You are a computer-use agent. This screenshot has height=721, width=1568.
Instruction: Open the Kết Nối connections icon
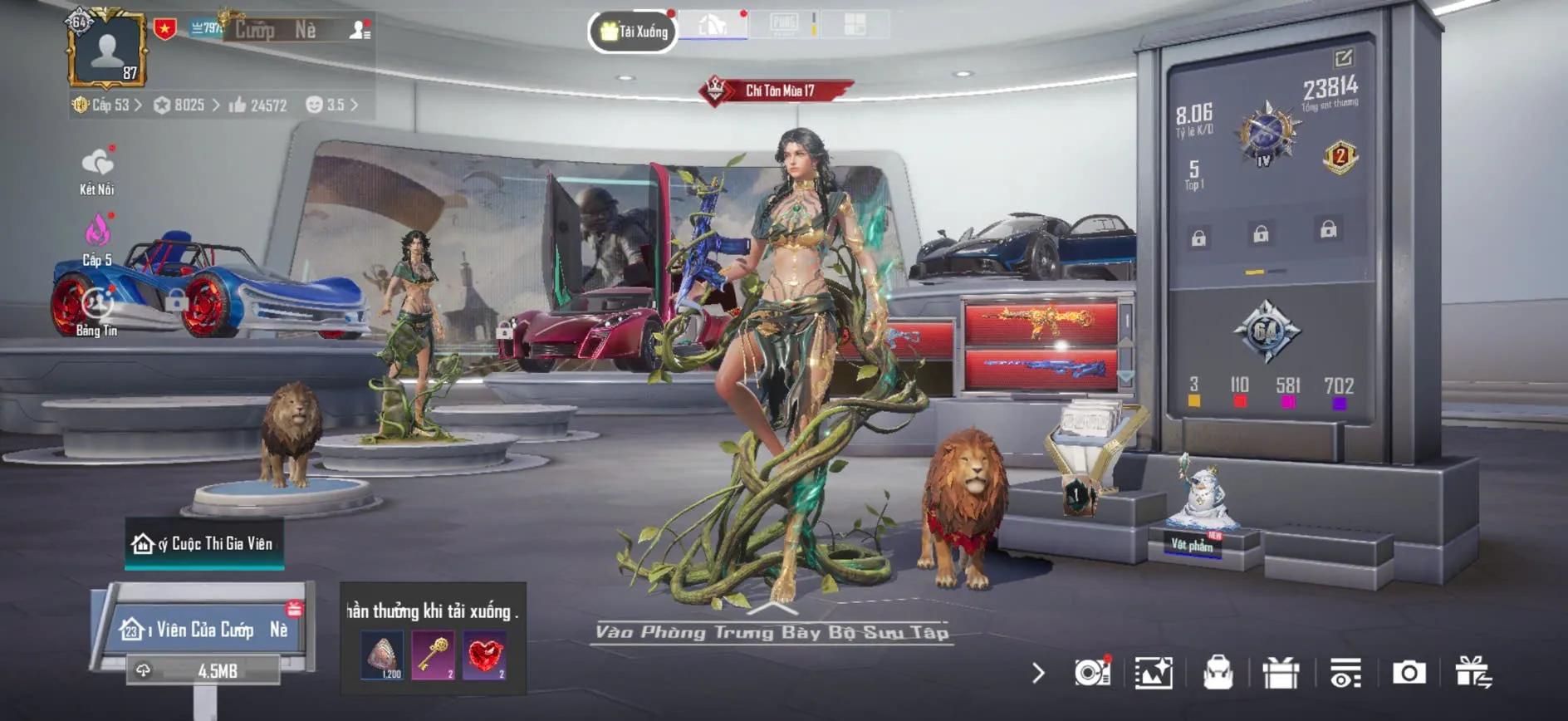click(x=97, y=170)
